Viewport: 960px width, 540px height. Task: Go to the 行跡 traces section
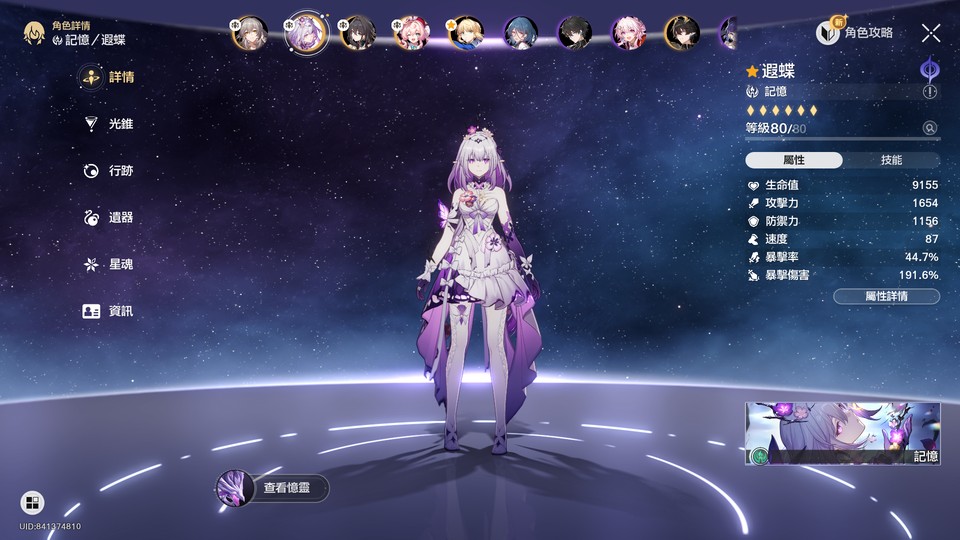[x=108, y=171]
